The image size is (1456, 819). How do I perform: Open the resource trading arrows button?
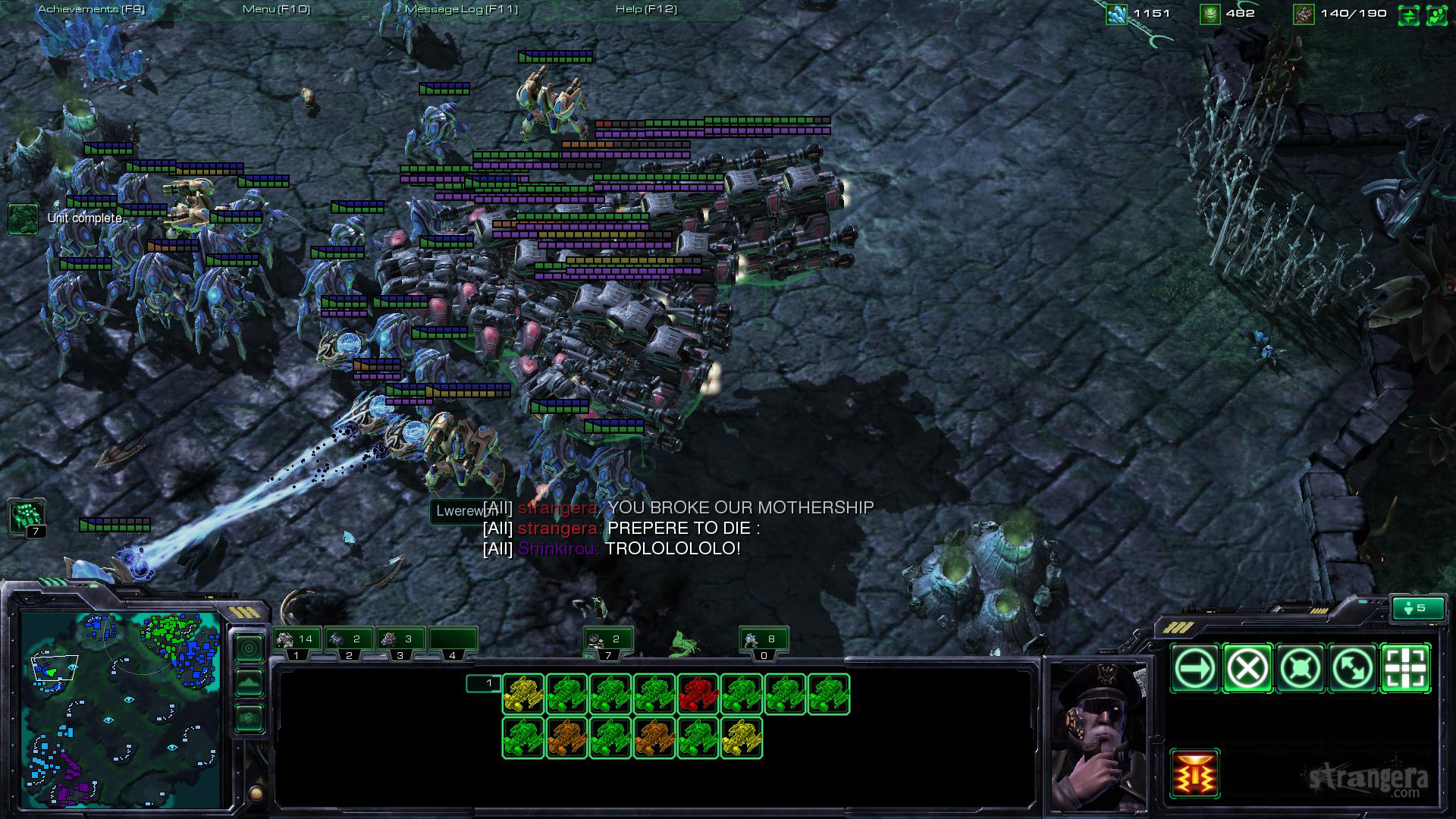click(1408, 14)
